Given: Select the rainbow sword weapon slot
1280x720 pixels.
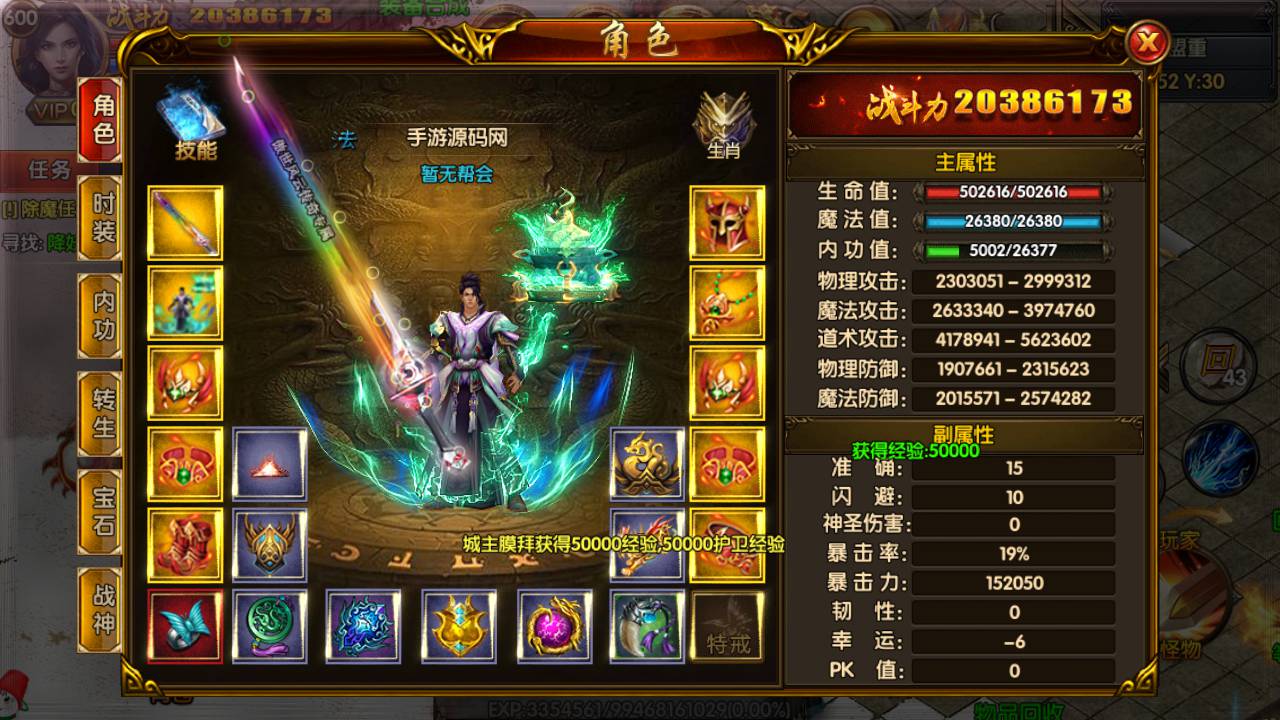Looking at the screenshot, I should pos(186,223).
